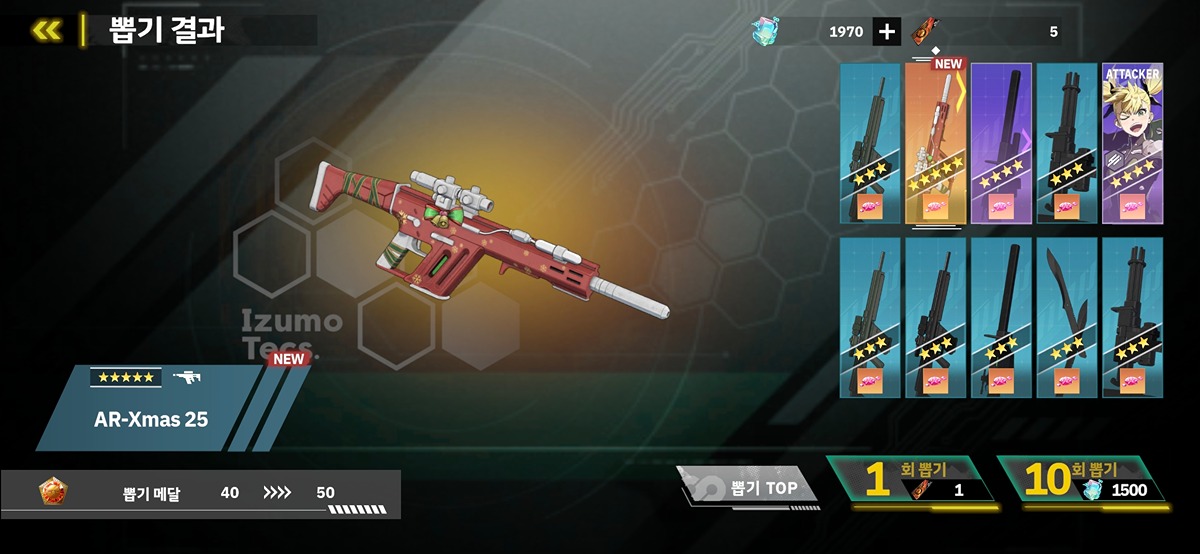Select the ATTACKER character card
This screenshot has width=1200, height=554.
(1132, 143)
